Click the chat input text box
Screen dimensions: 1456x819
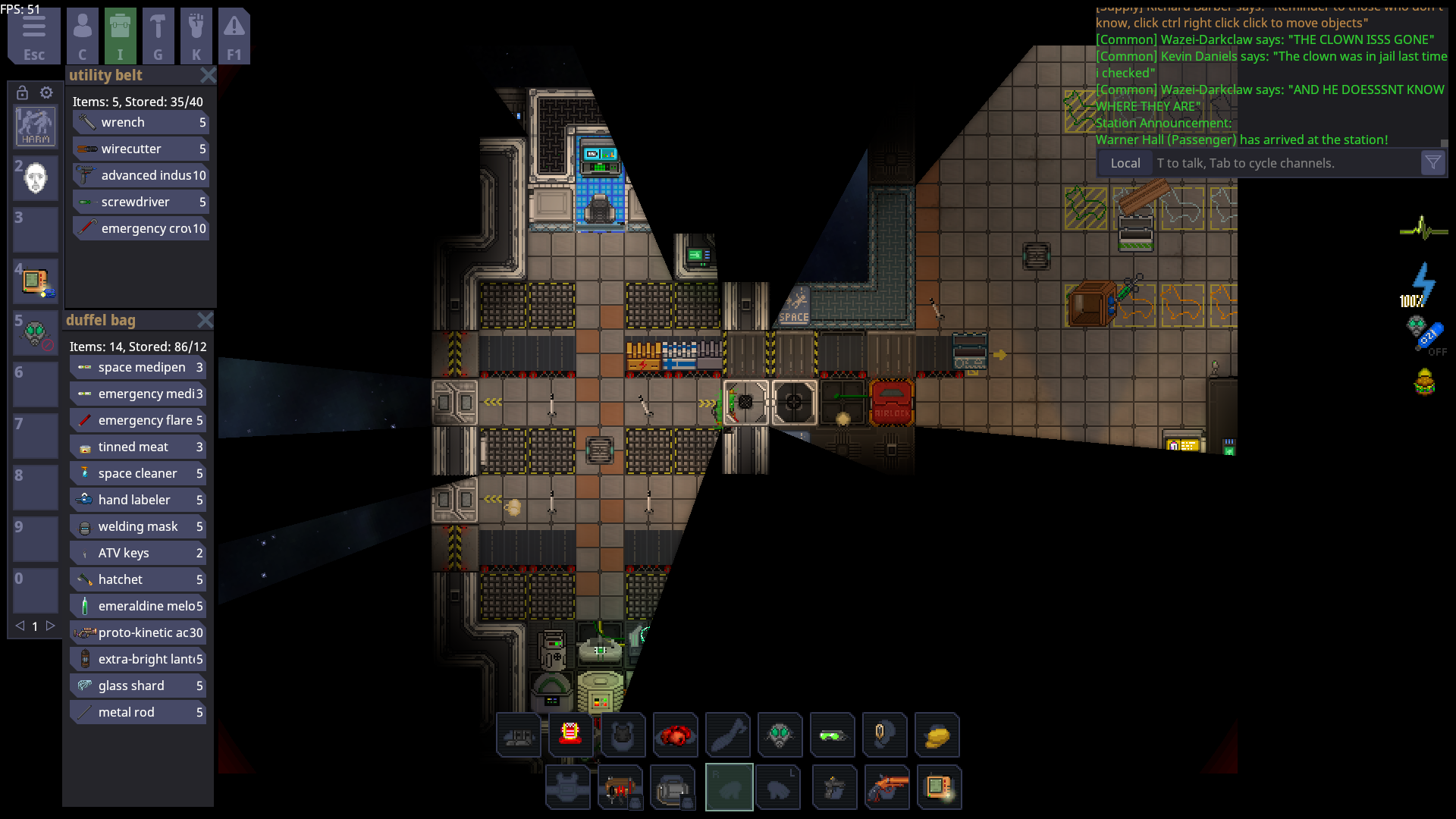(x=1285, y=163)
